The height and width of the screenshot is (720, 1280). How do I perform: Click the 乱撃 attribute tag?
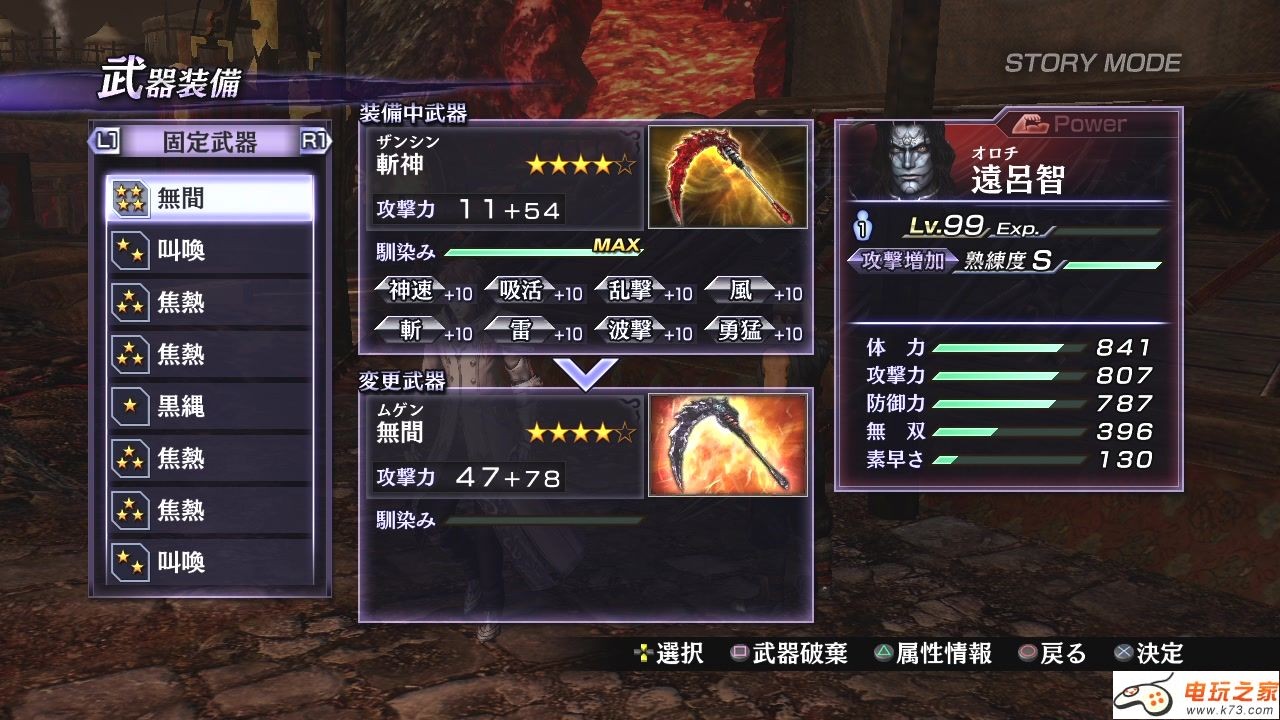click(631, 291)
